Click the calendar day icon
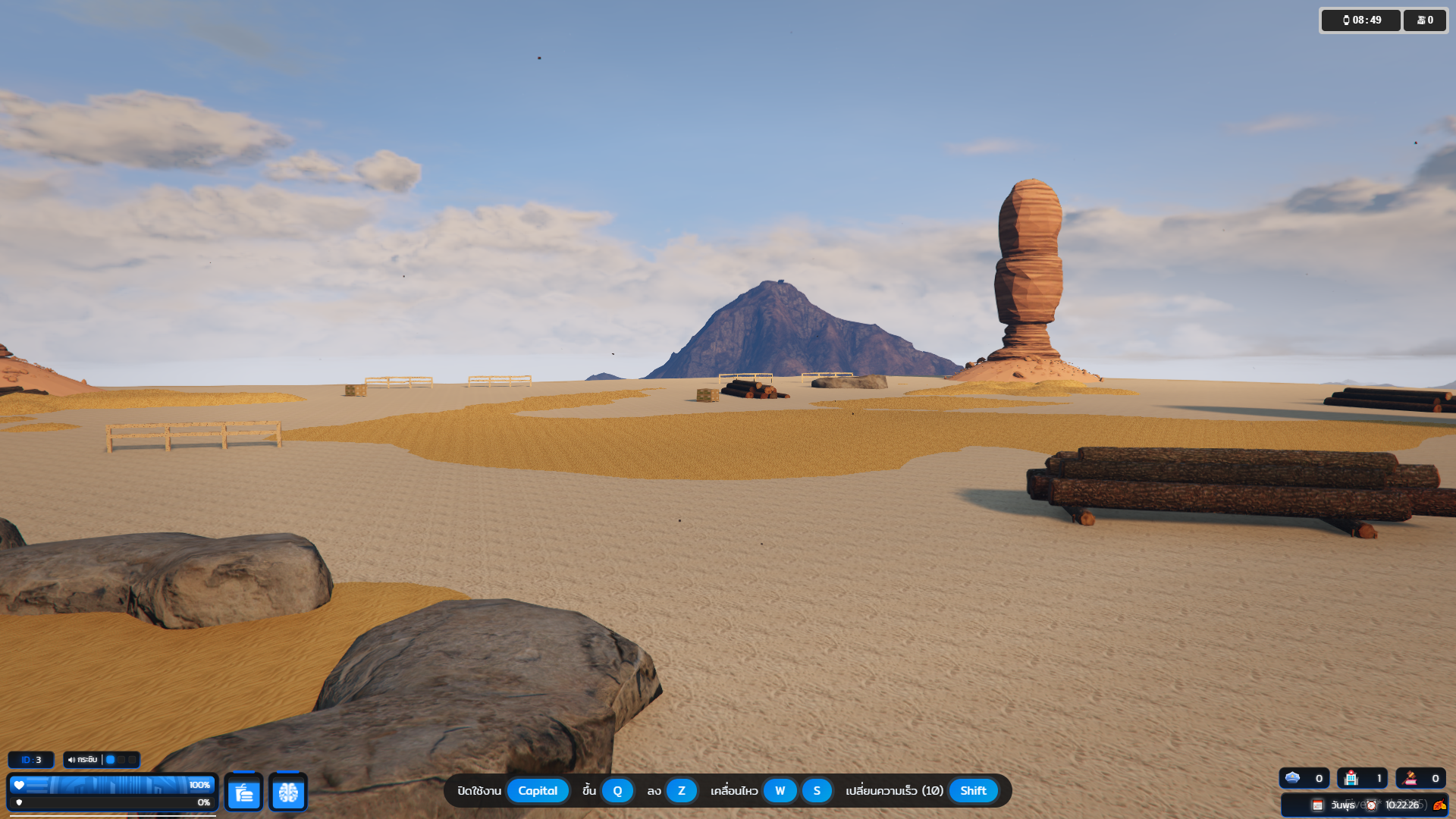Image resolution: width=1456 pixels, height=819 pixels. coord(1318,805)
